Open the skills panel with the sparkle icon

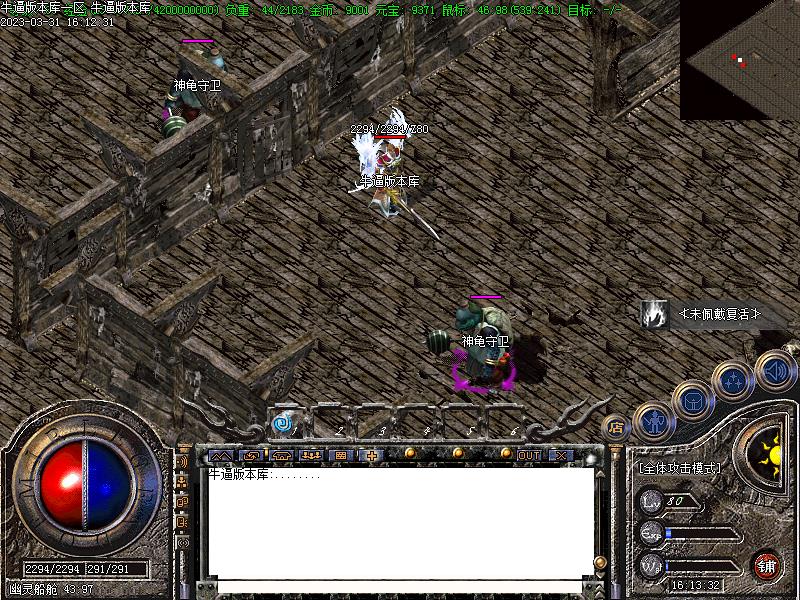click(733, 381)
